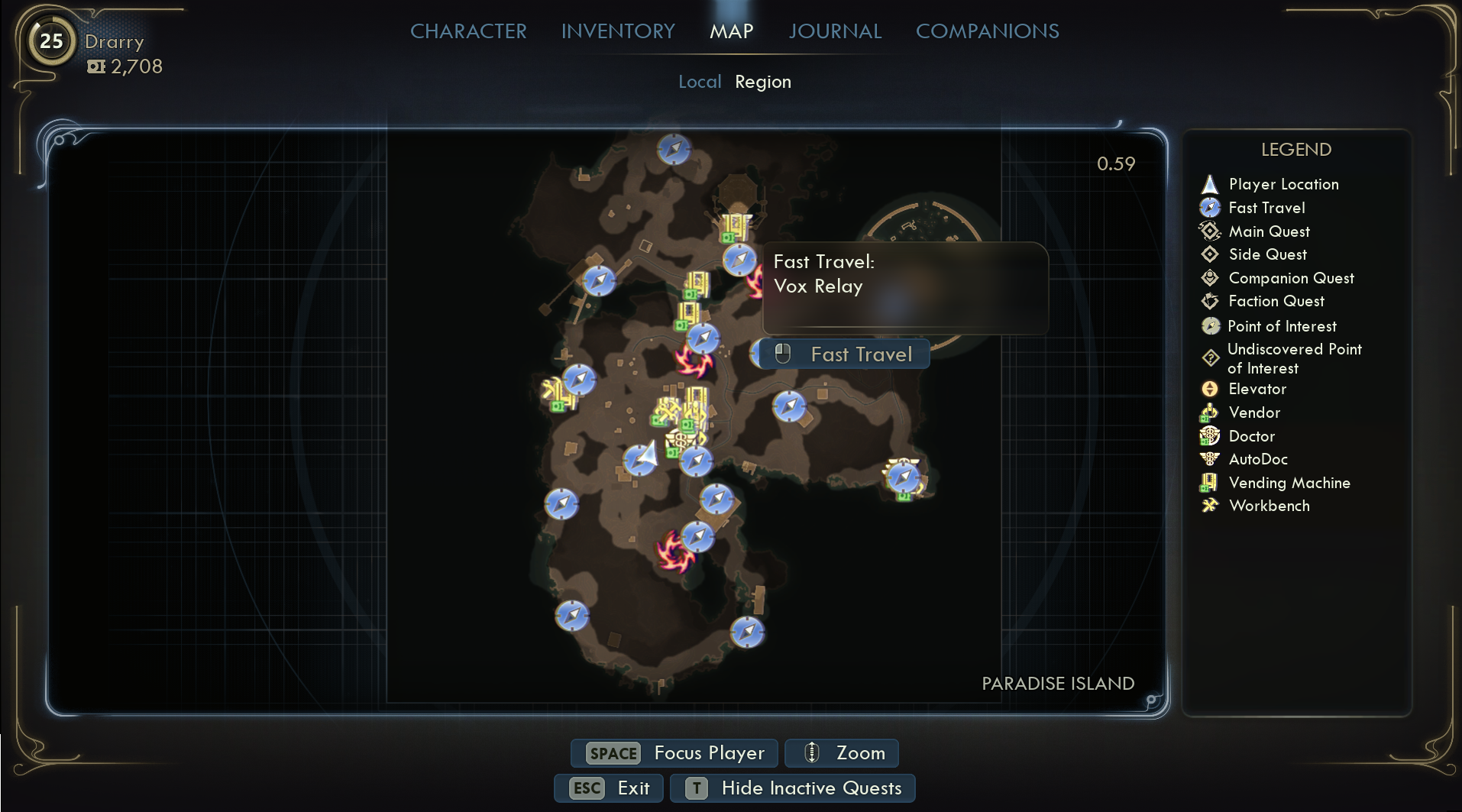The height and width of the screenshot is (812, 1462).
Task: Select the easternmost fast travel marker
Action: pyautogui.click(x=903, y=478)
